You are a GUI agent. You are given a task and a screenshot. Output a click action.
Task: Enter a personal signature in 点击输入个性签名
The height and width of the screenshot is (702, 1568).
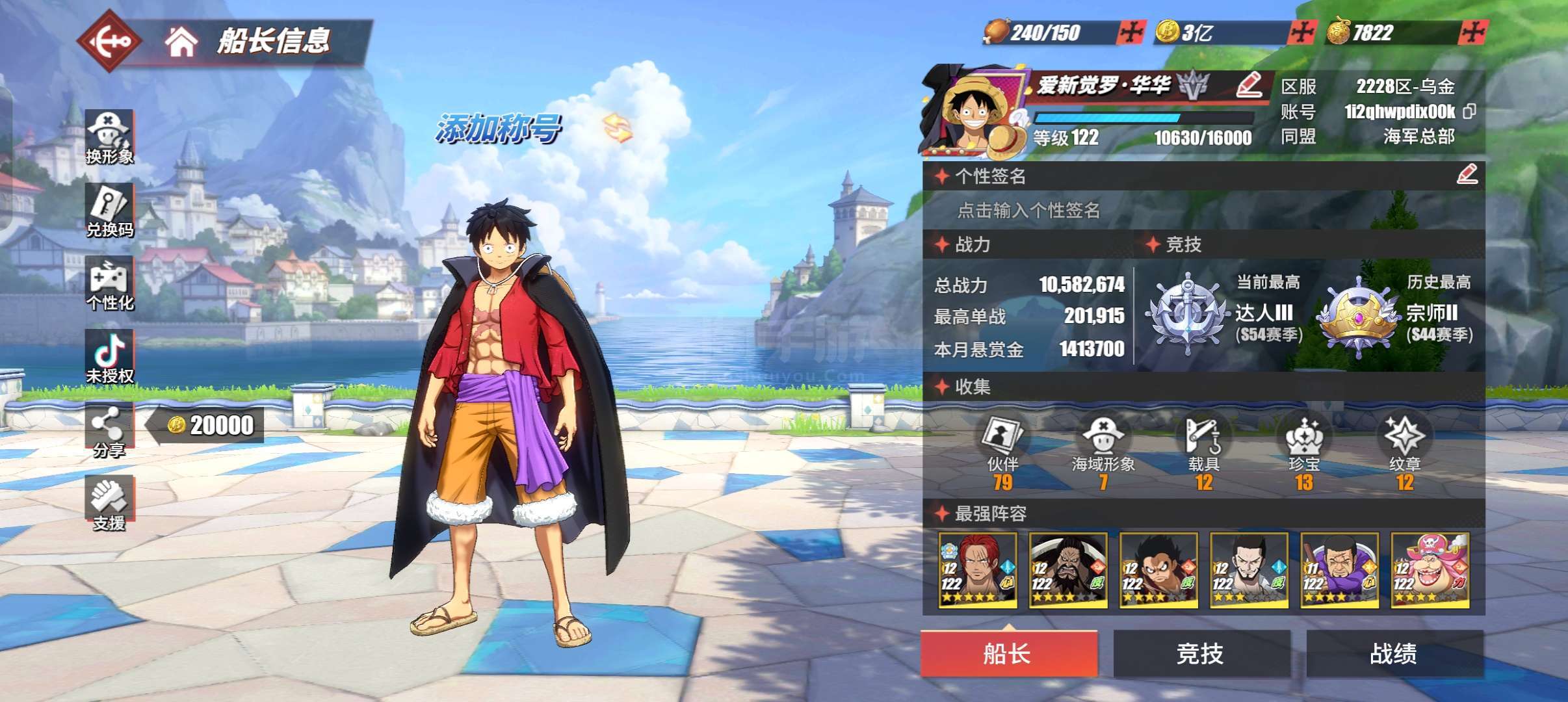click(1028, 210)
